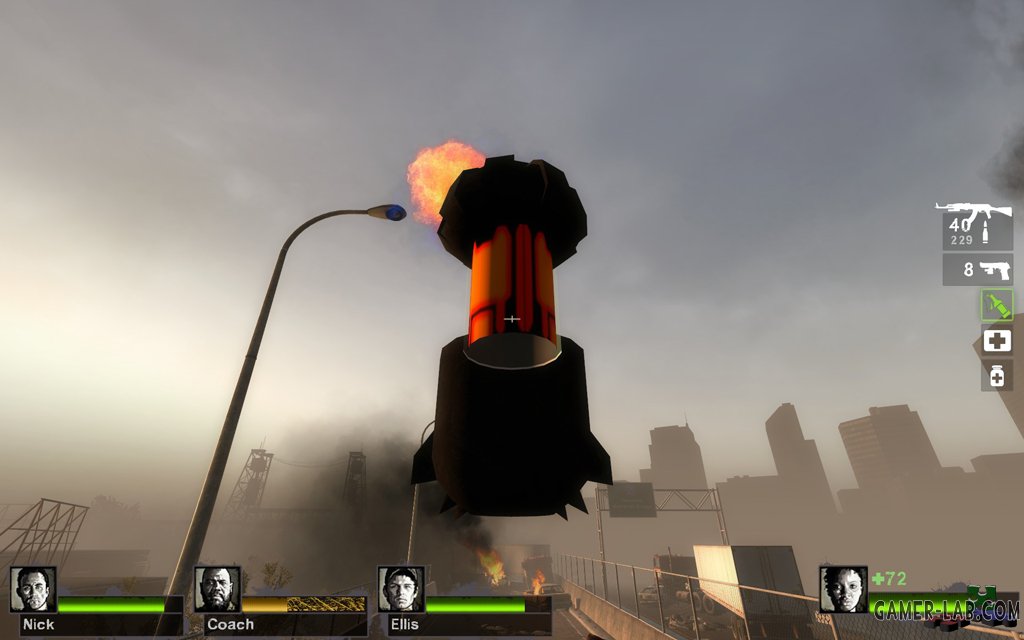Choose the green Molotov bottle slot
This screenshot has height=640, width=1024.
coord(996,305)
